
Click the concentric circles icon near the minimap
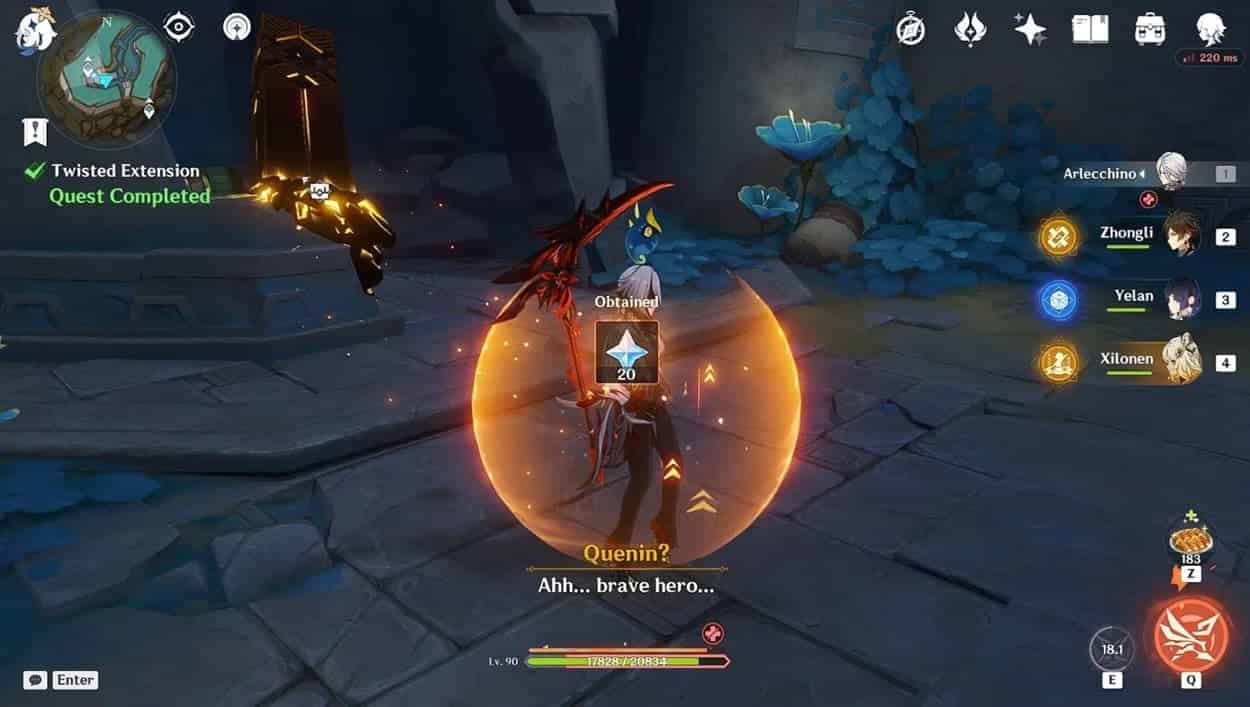(x=237, y=27)
